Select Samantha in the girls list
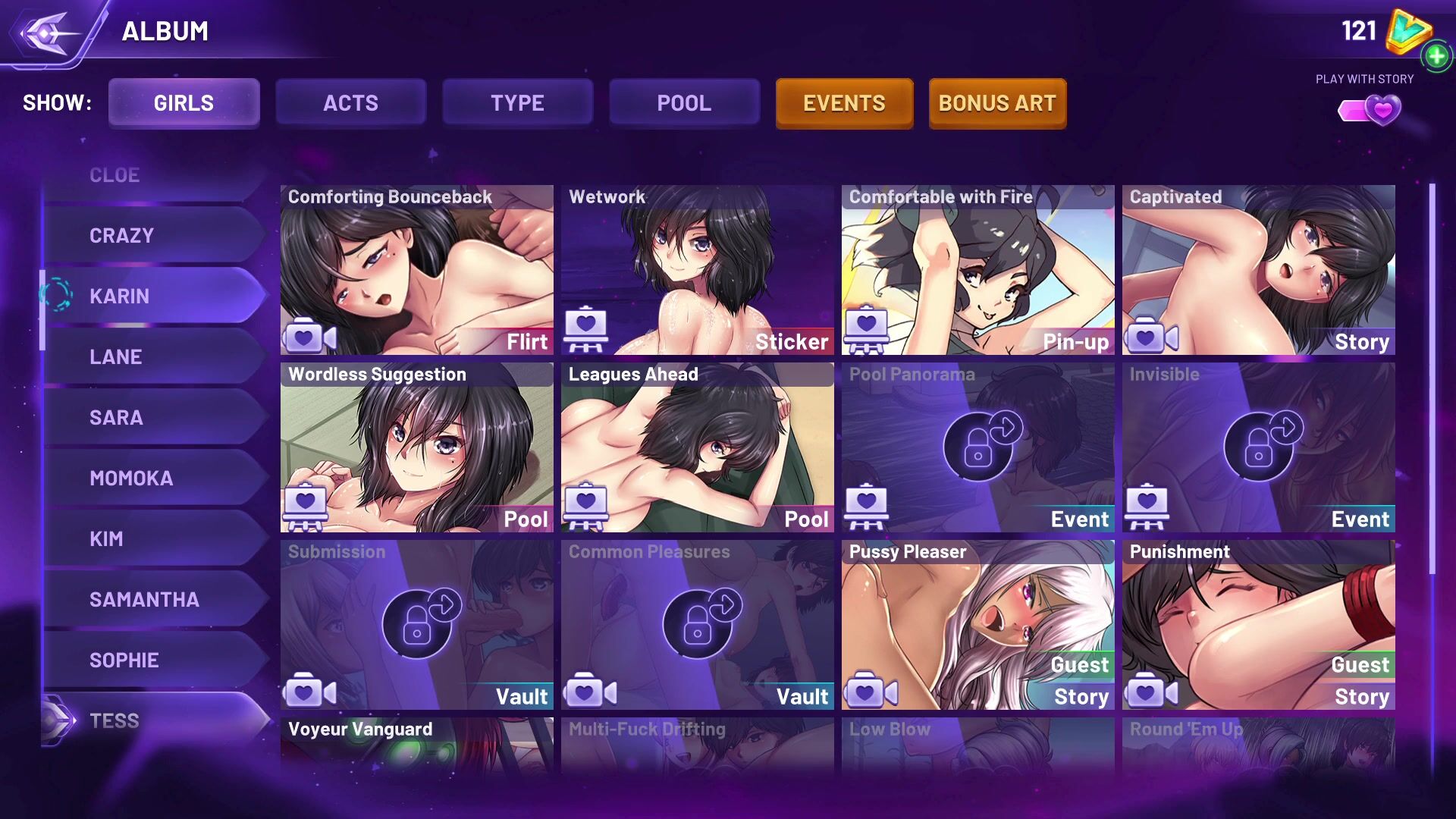This screenshot has width=1456, height=819. [152, 600]
